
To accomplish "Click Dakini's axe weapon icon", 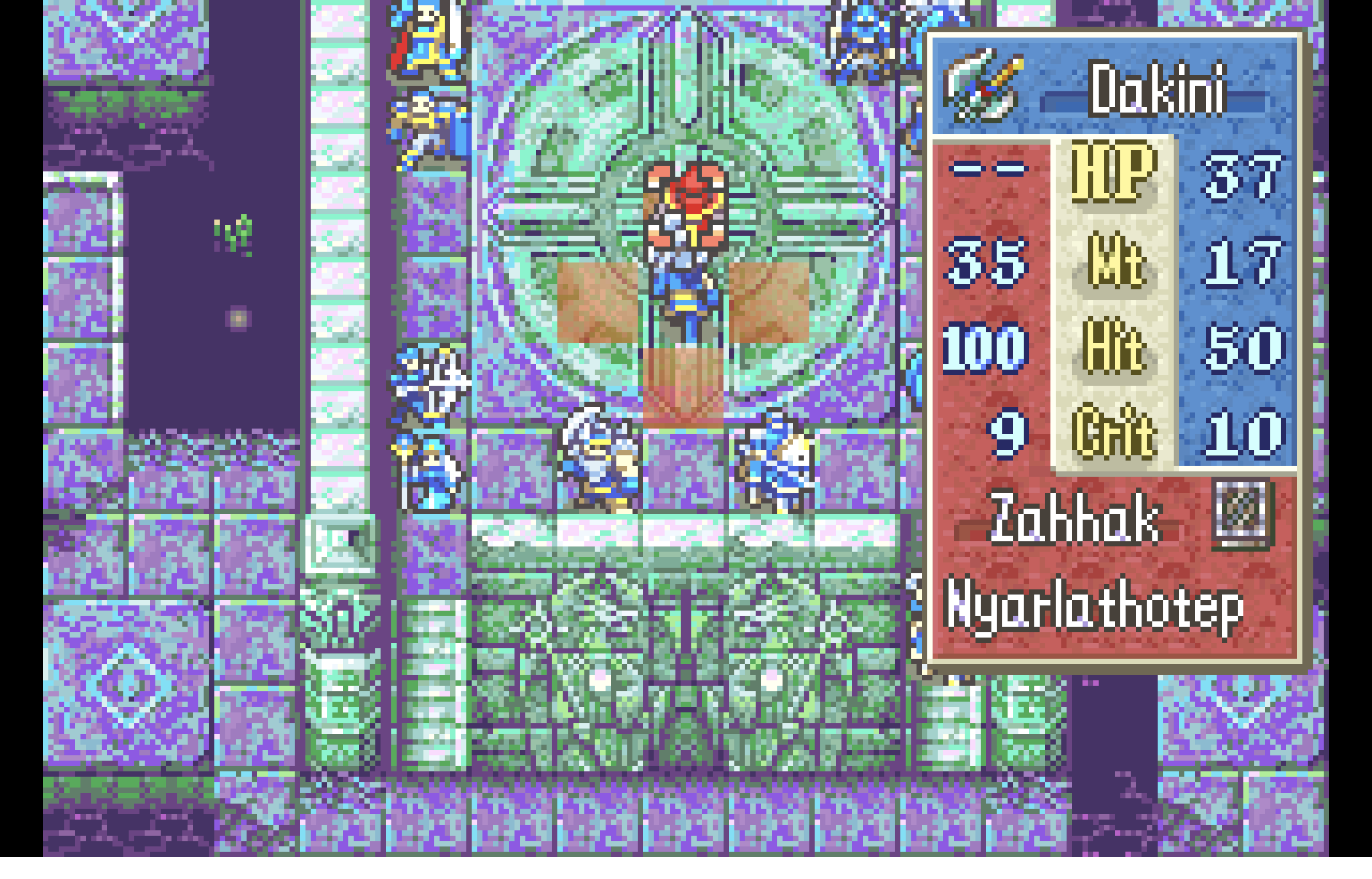I will click(982, 87).
